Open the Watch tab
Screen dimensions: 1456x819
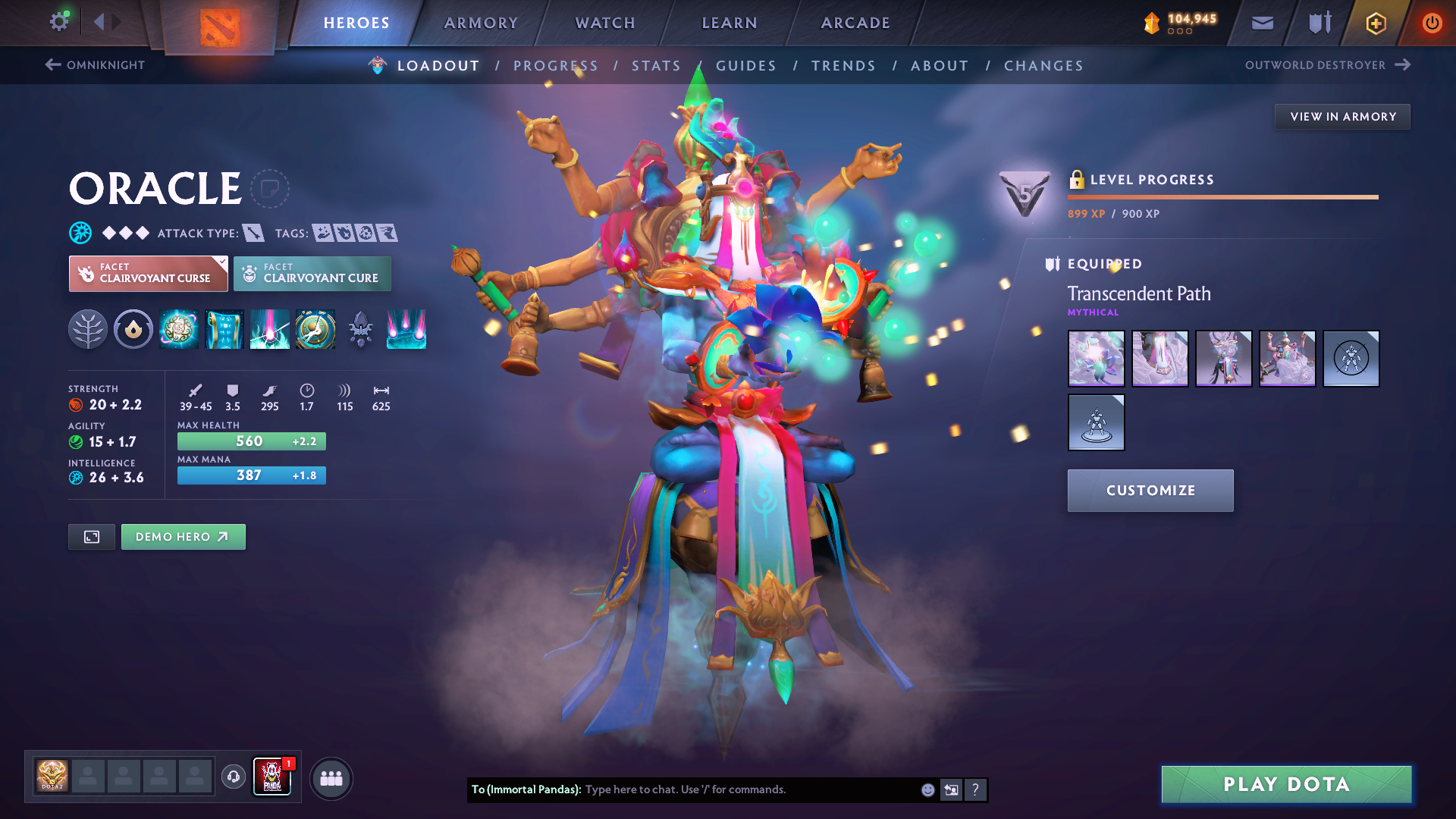point(605,23)
